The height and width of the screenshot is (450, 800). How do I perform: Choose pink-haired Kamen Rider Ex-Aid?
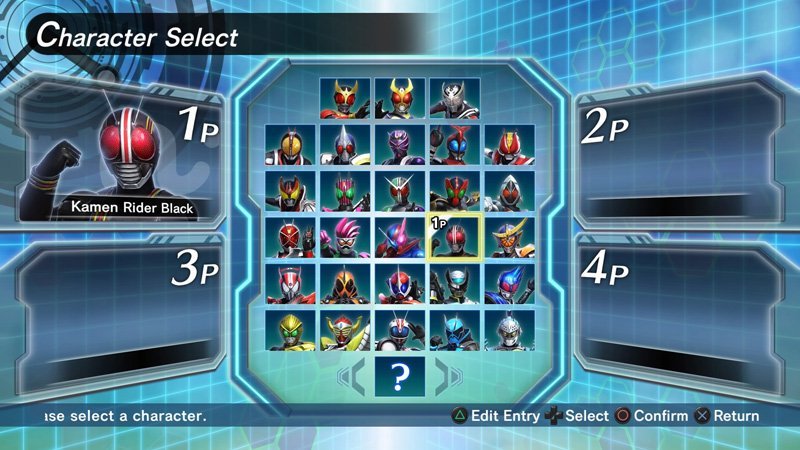coord(345,238)
